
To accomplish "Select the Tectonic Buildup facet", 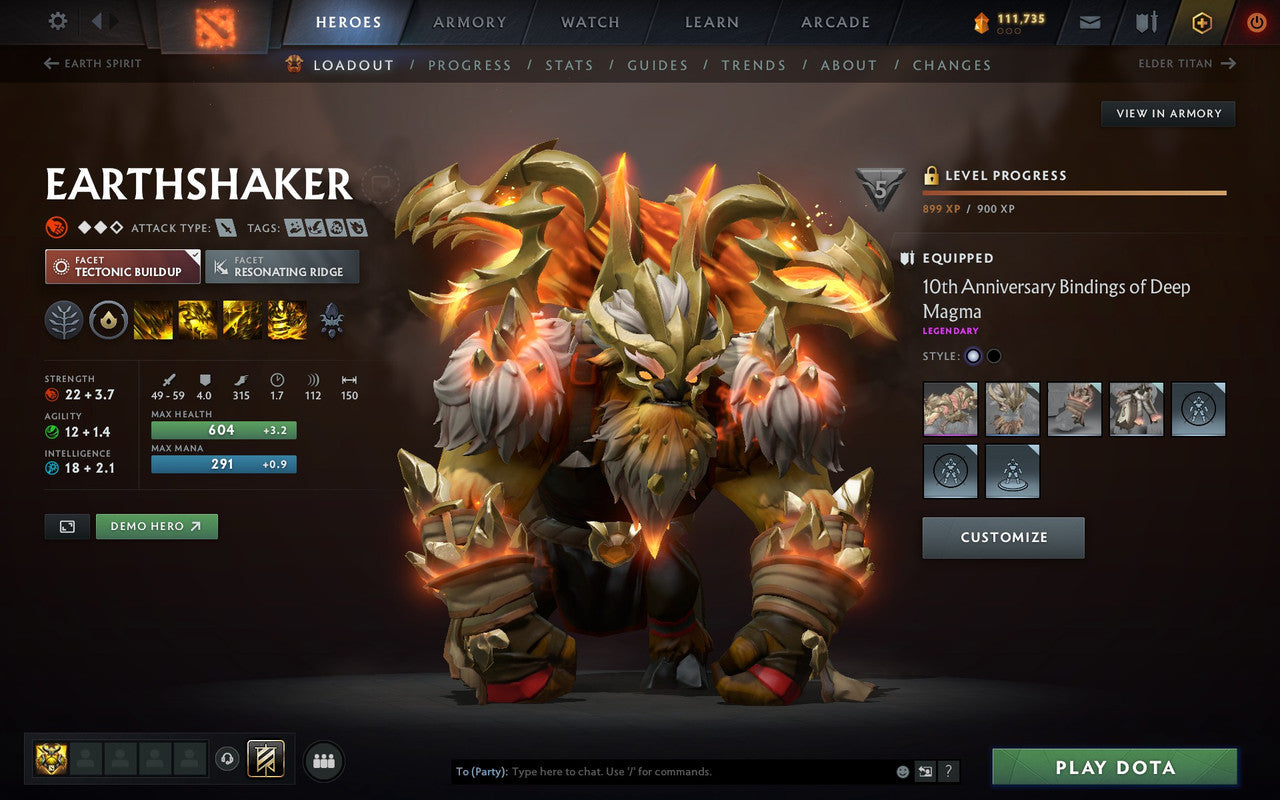I will click(x=122, y=267).
